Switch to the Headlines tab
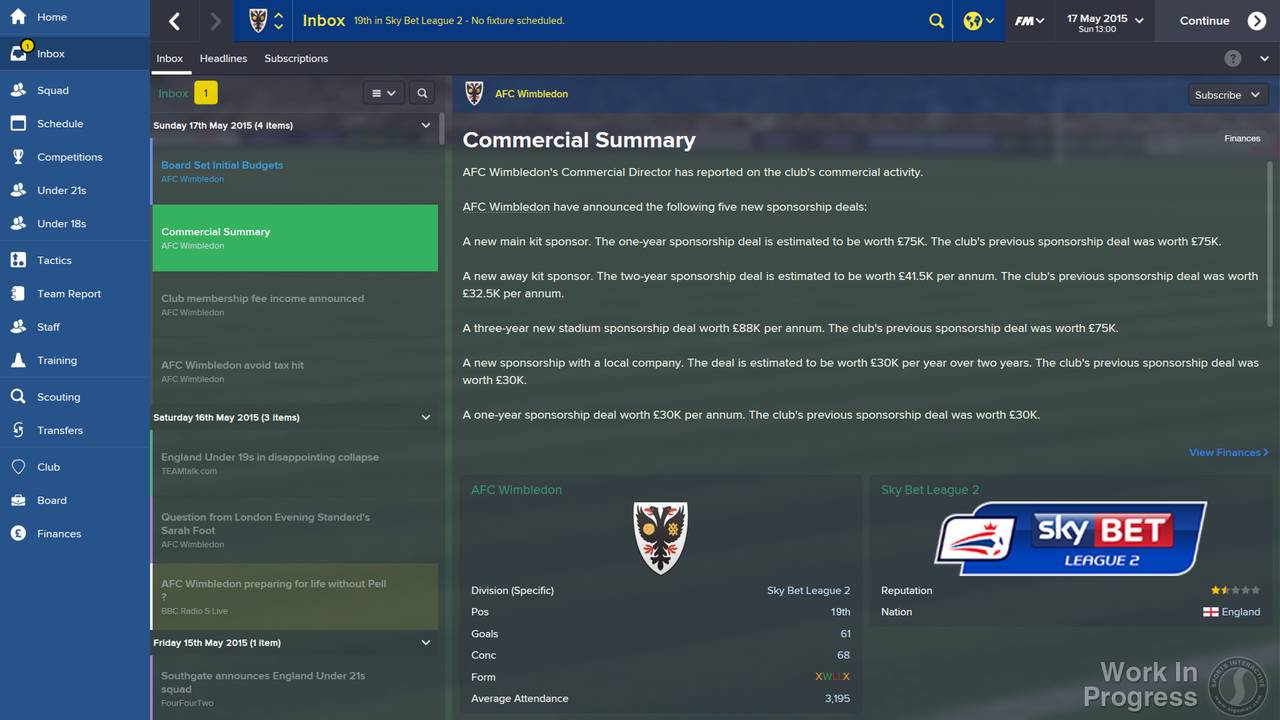 [223, 58]
